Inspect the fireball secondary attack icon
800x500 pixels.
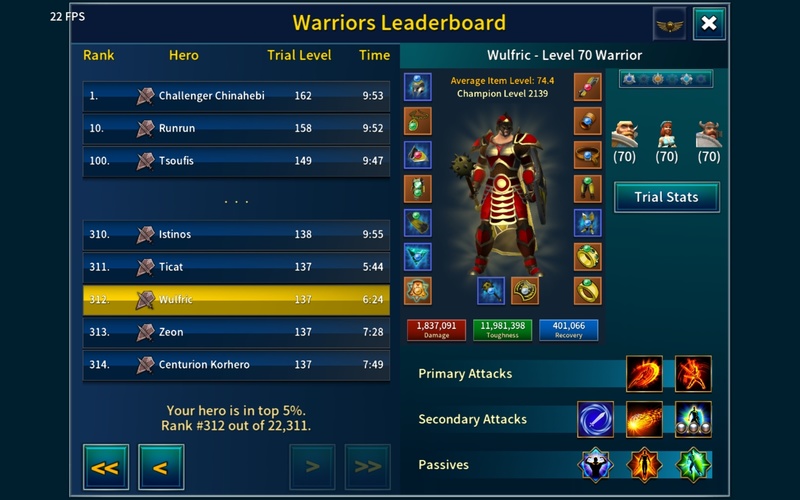(x=644, y=420)
